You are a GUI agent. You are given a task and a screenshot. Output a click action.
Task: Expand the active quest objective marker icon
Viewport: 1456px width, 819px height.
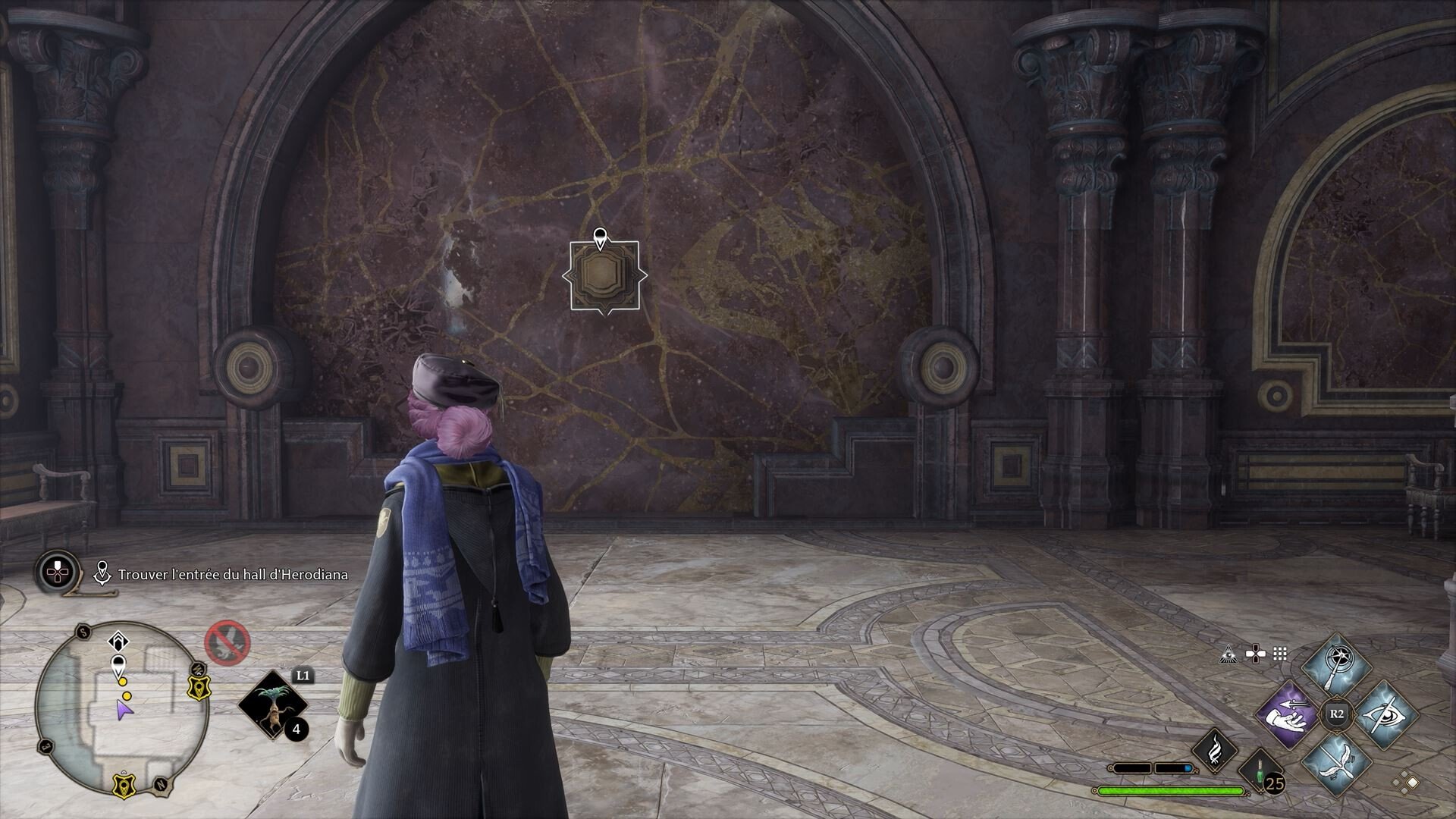pyautogui.click(x=102, y=573)
